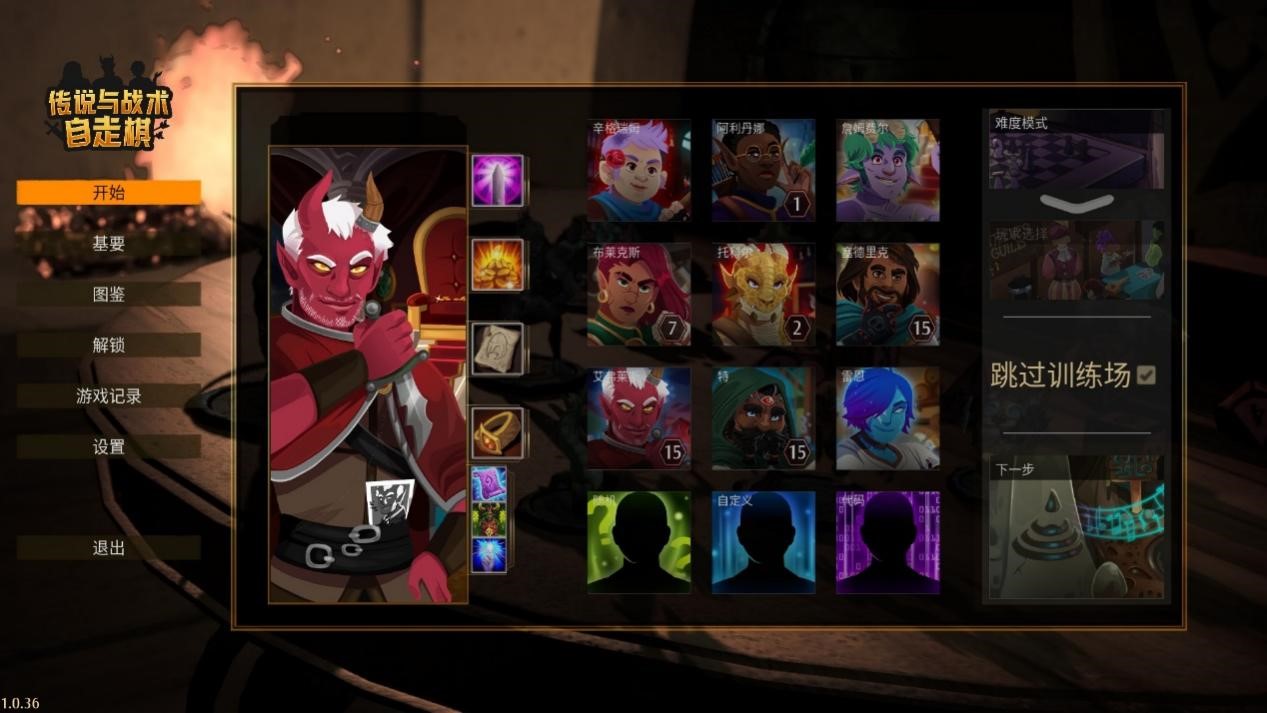Go to the 解锁 (Unlock) menu
This screenshot has height=713, width=1267.
tap(108, 346)
